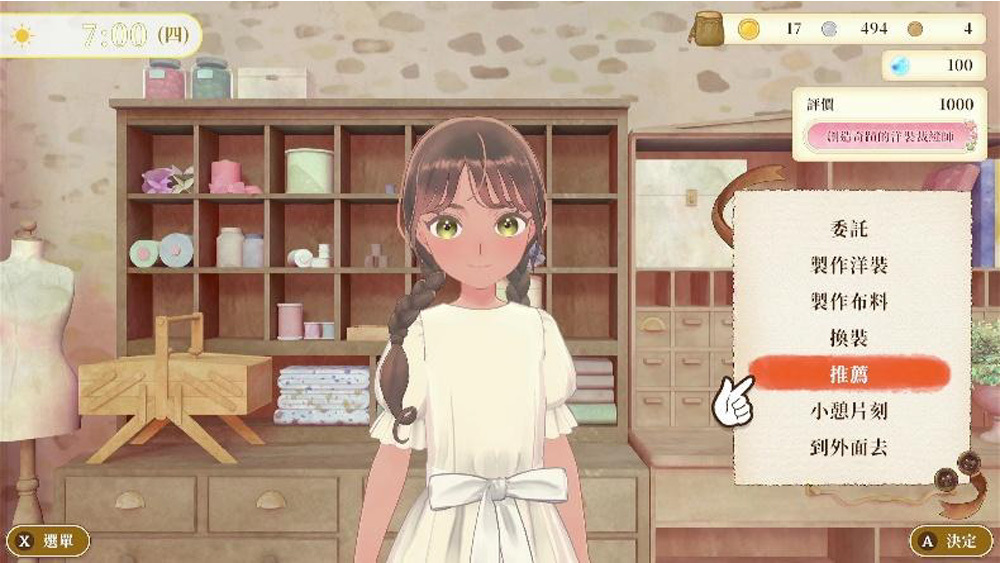Choose 小憩片刻 to take a rest
Viewport: 1000px width, 563px height.
coord(849,410)
